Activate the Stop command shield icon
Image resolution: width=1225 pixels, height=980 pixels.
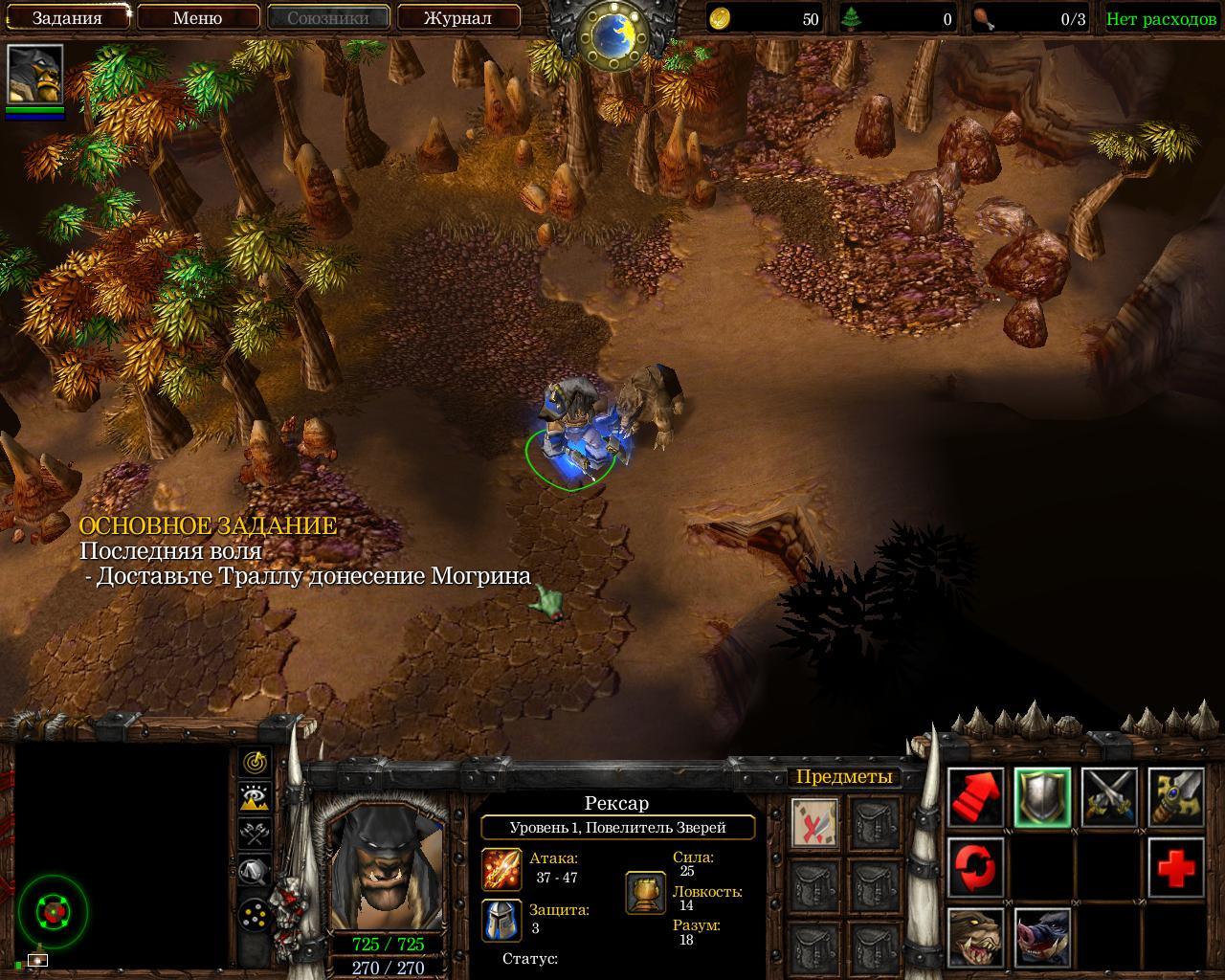1042,797
